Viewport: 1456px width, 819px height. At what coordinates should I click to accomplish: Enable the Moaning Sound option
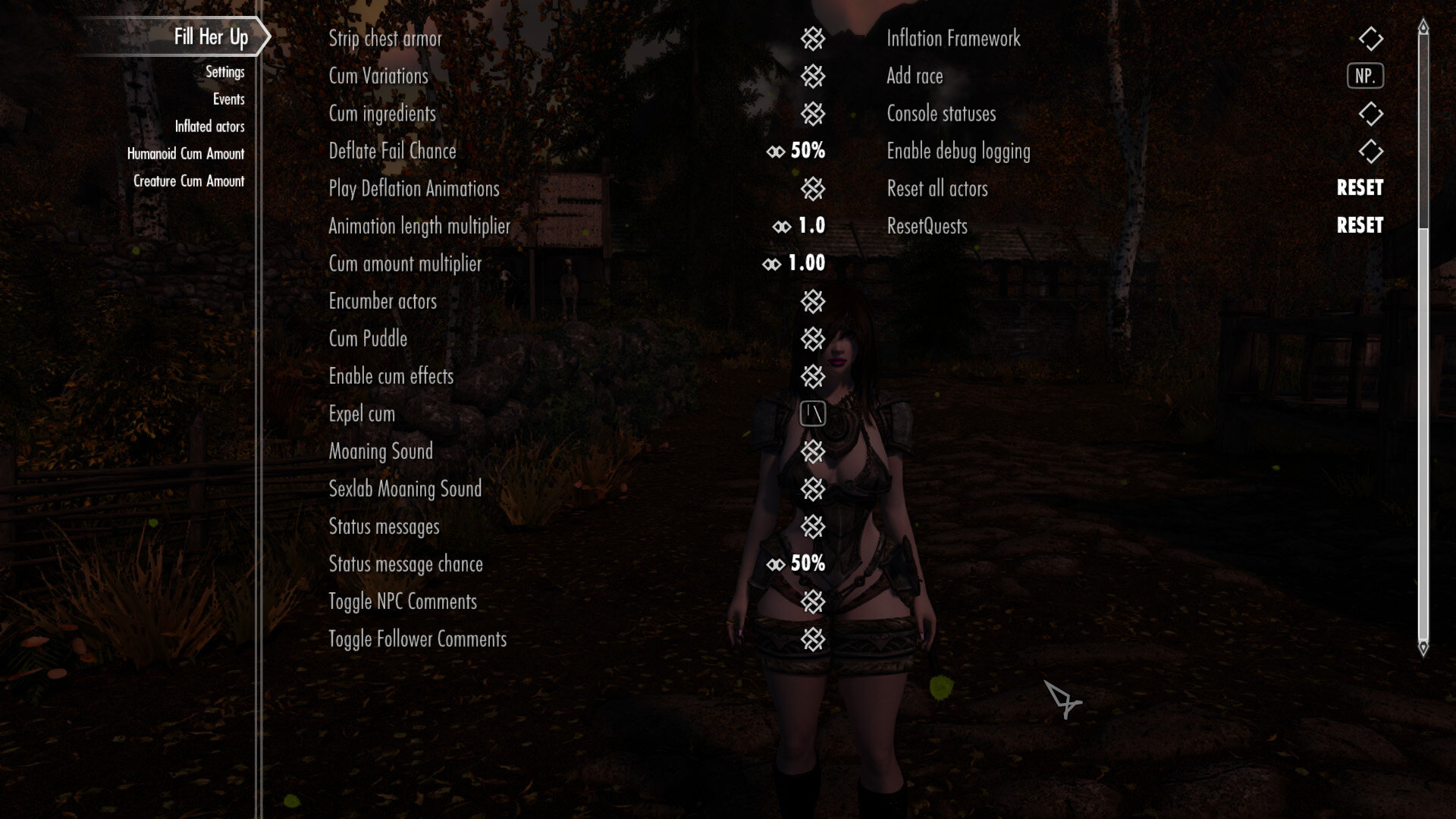(x=814, y=451)
